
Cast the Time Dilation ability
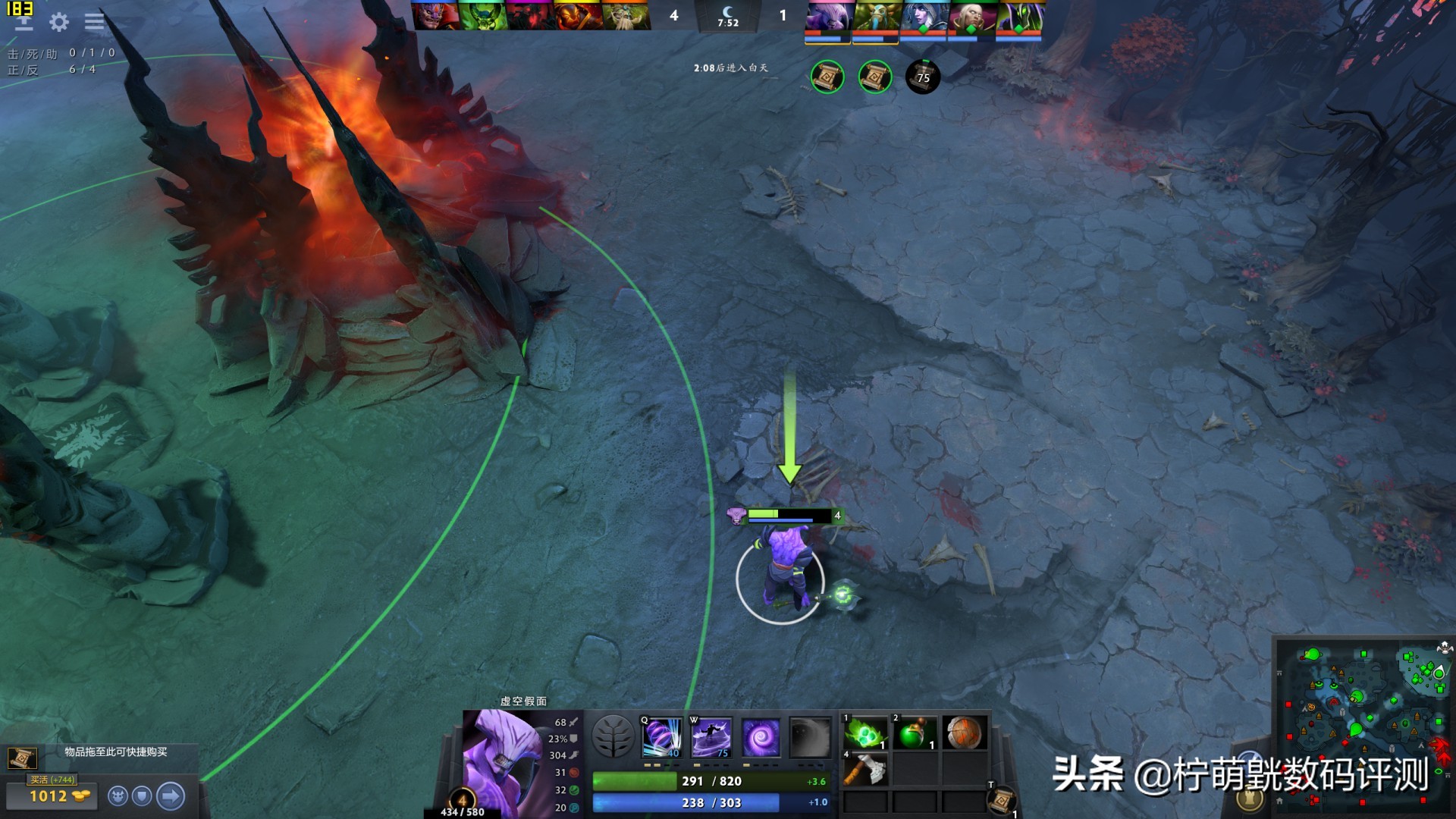pyautogui.click(x=711, y=737)
